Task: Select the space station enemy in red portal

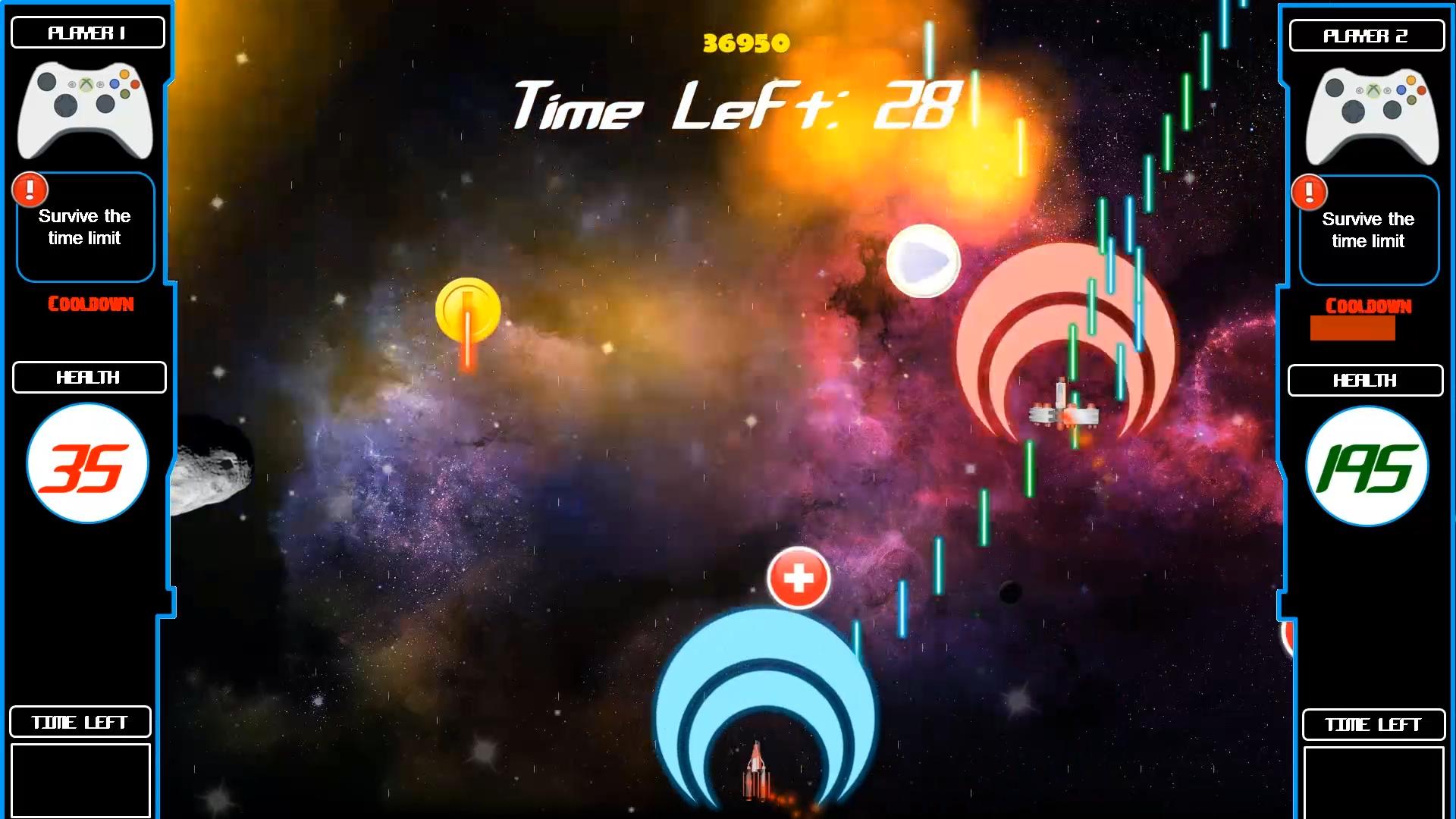Action: (x=1065, y=413)
